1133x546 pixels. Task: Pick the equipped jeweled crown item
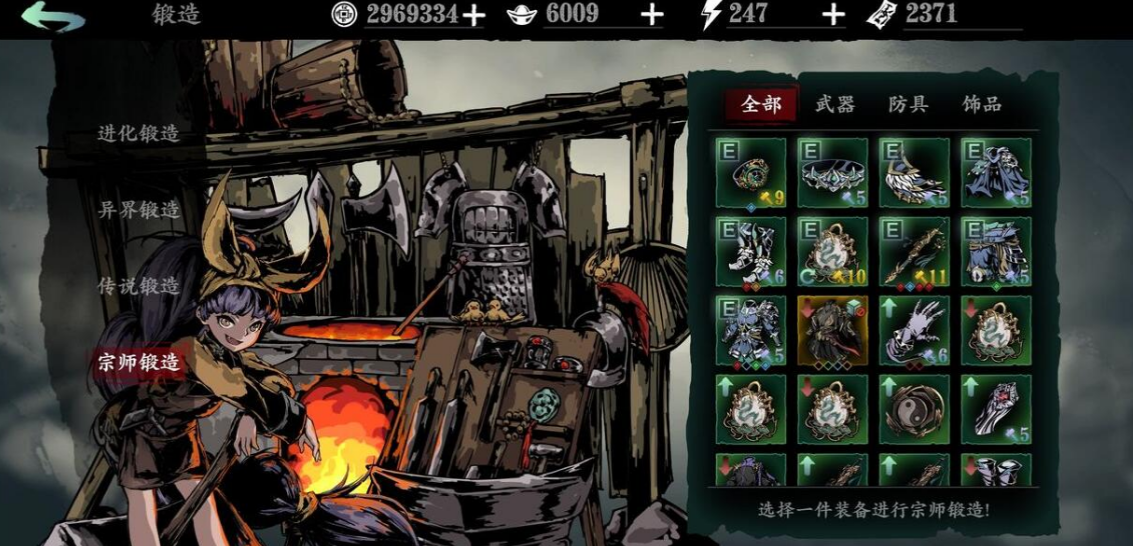832,173
